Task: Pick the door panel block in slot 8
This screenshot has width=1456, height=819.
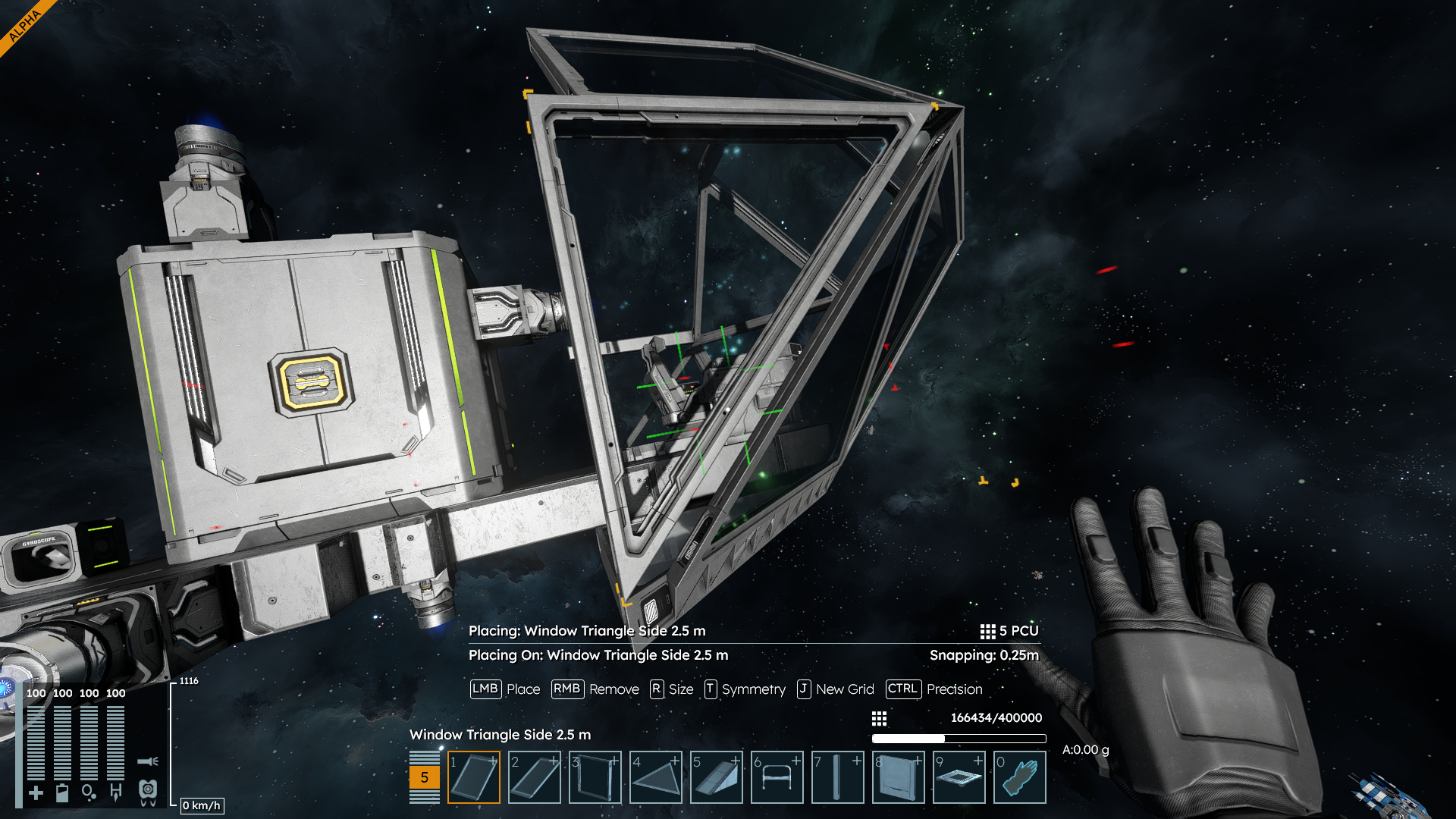Action: (x=899, y=777)
